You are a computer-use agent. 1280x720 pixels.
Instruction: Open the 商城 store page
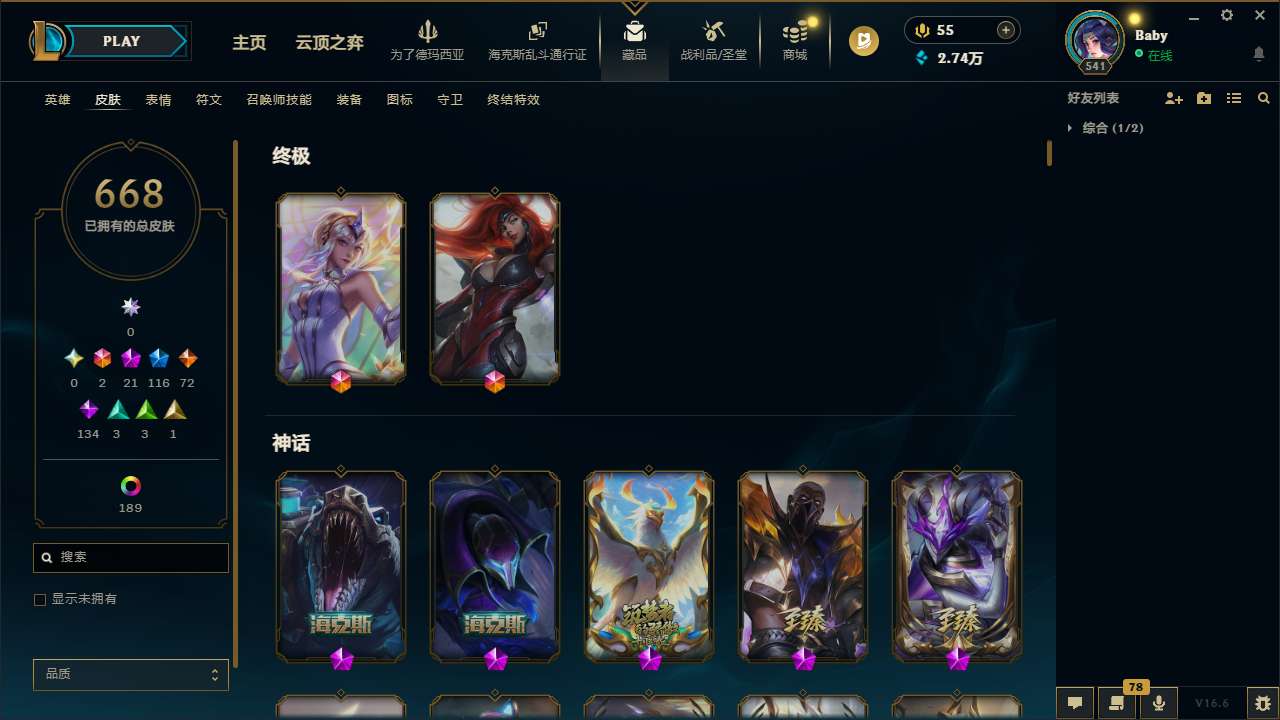coord(794,44)
